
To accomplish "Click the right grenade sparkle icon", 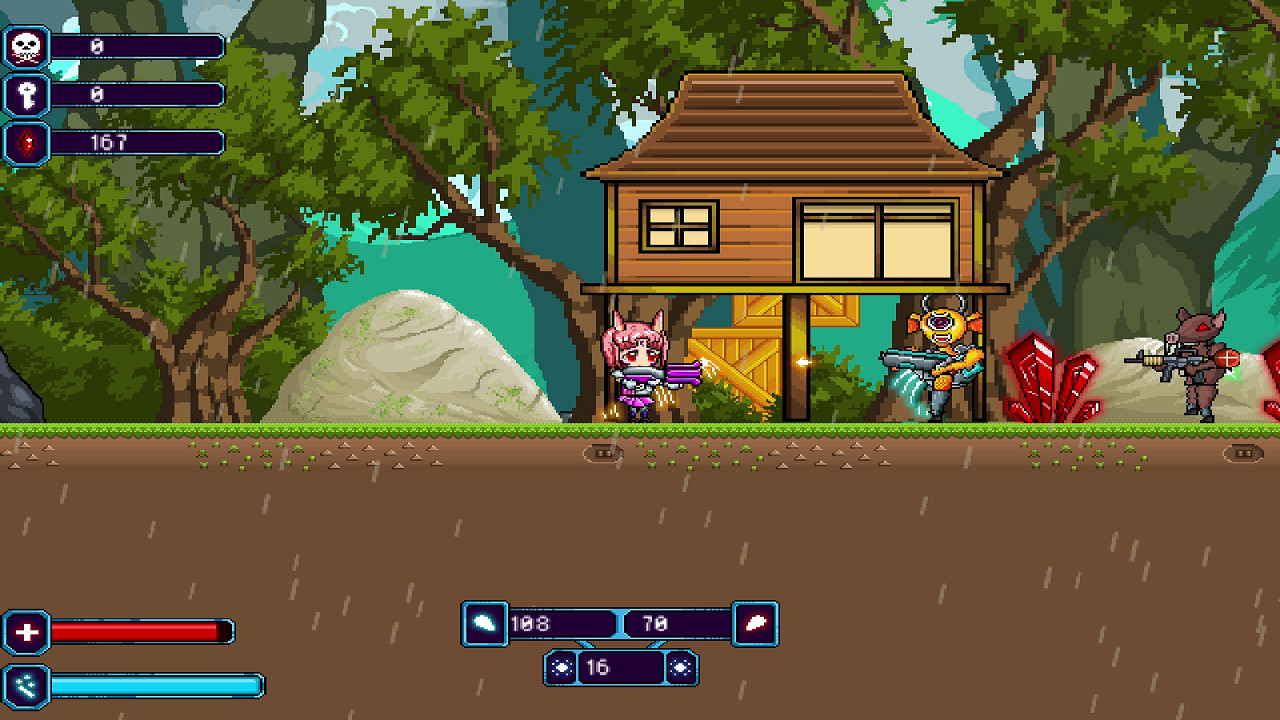I will pos(679,668).
